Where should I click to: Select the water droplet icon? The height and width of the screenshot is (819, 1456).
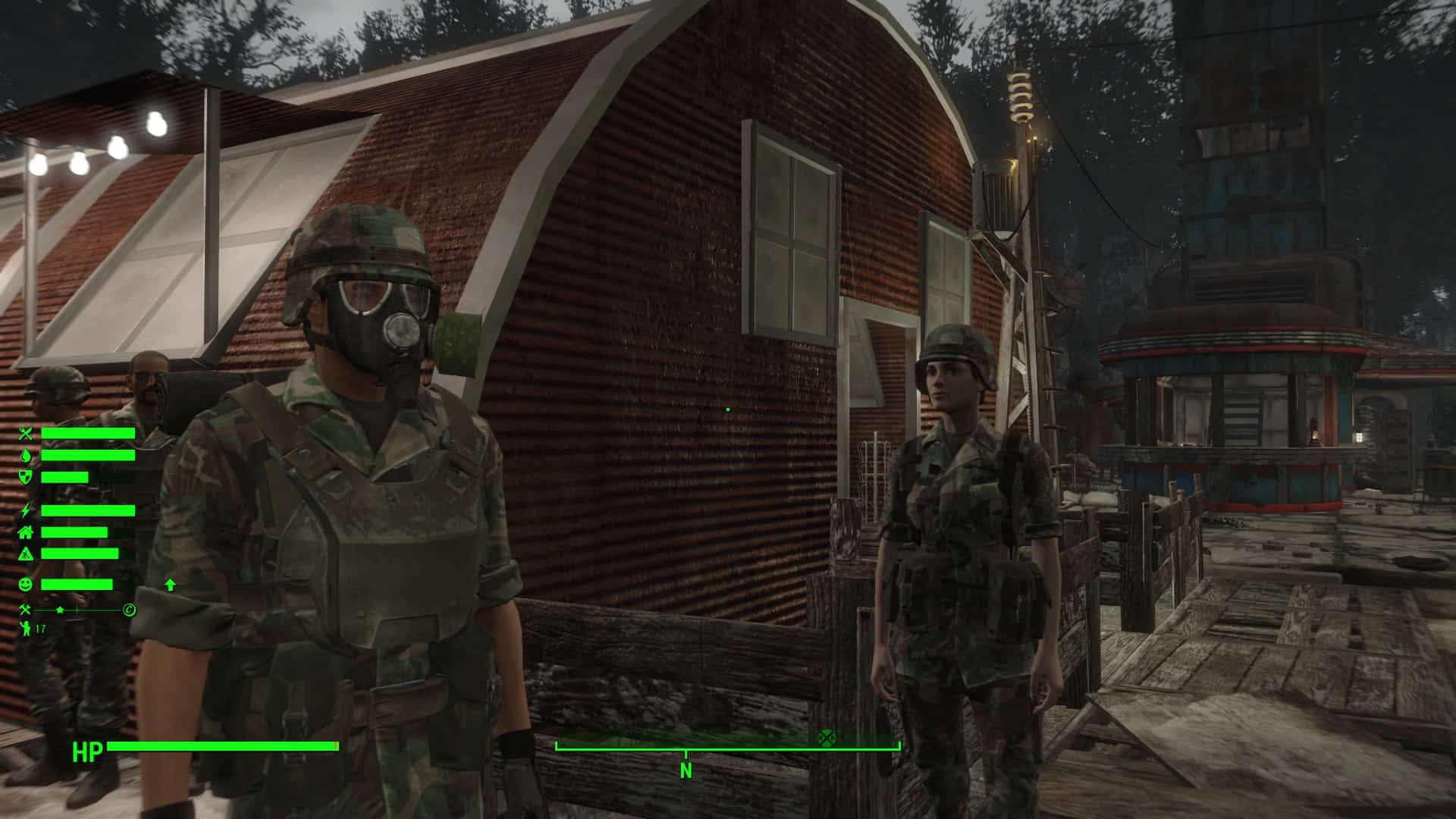27,455
